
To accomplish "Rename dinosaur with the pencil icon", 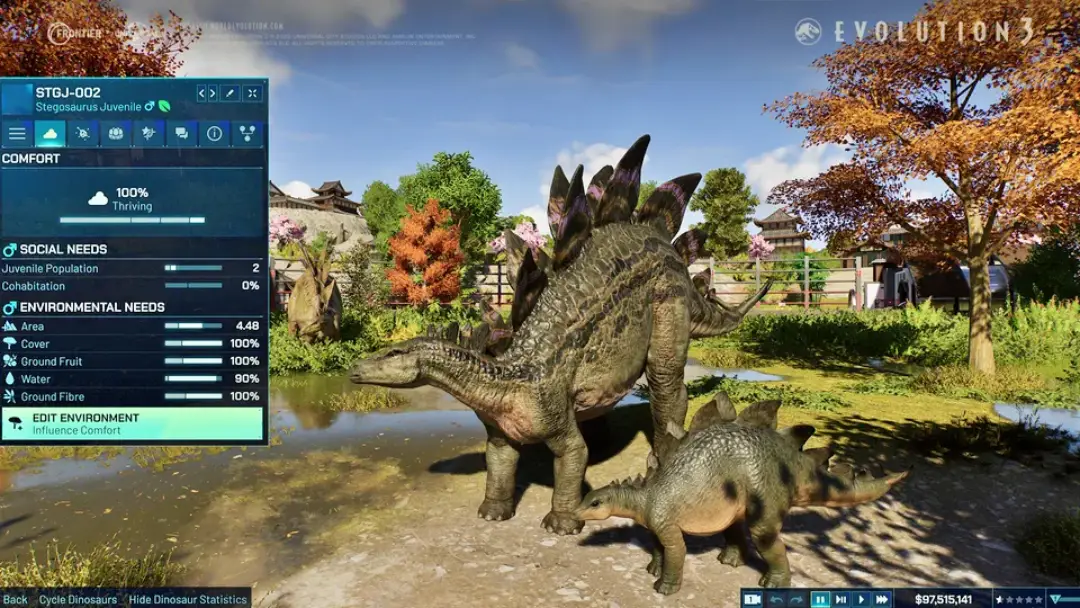I will (x=230, y=93).
